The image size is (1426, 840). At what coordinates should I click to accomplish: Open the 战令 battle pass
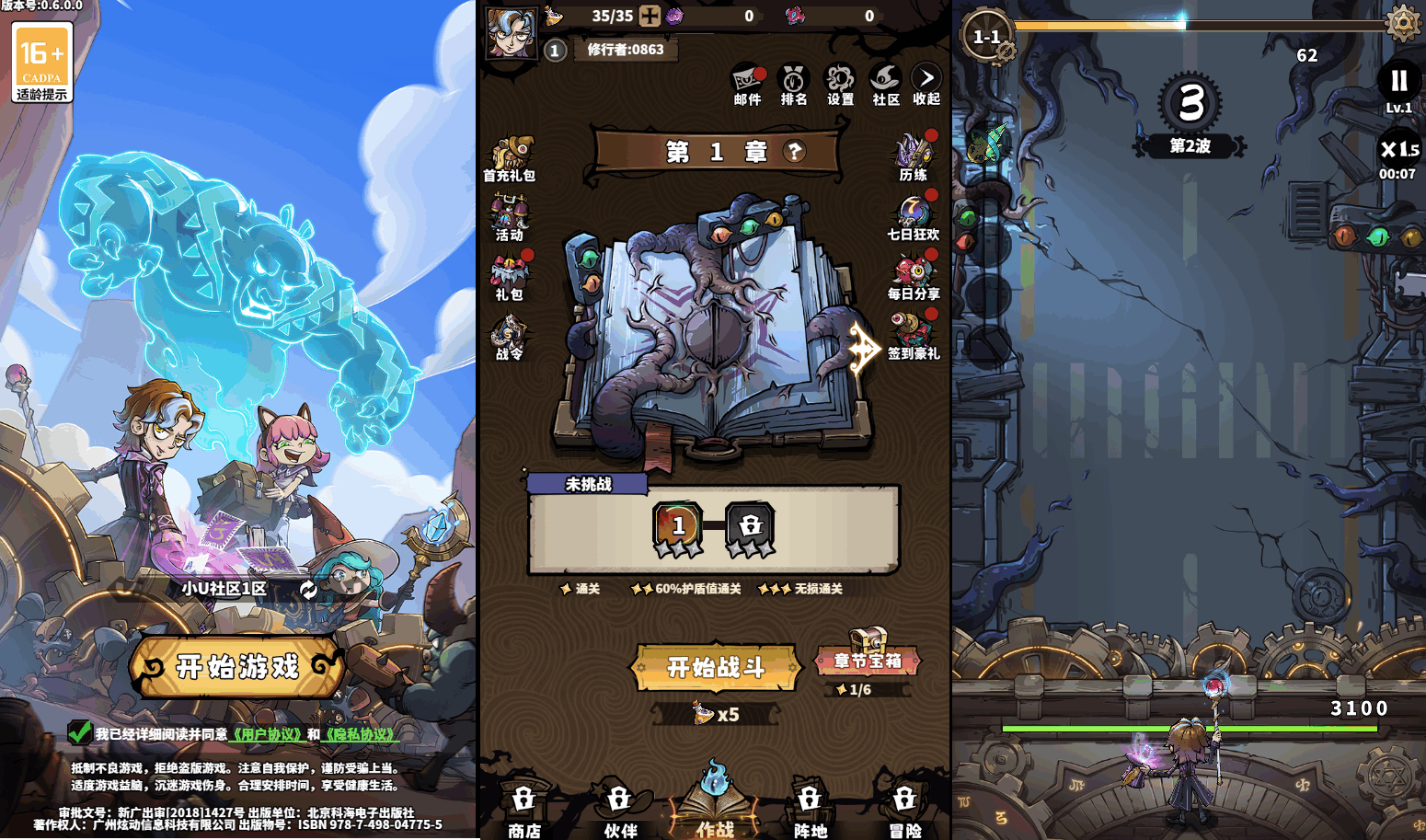point(509,336)
